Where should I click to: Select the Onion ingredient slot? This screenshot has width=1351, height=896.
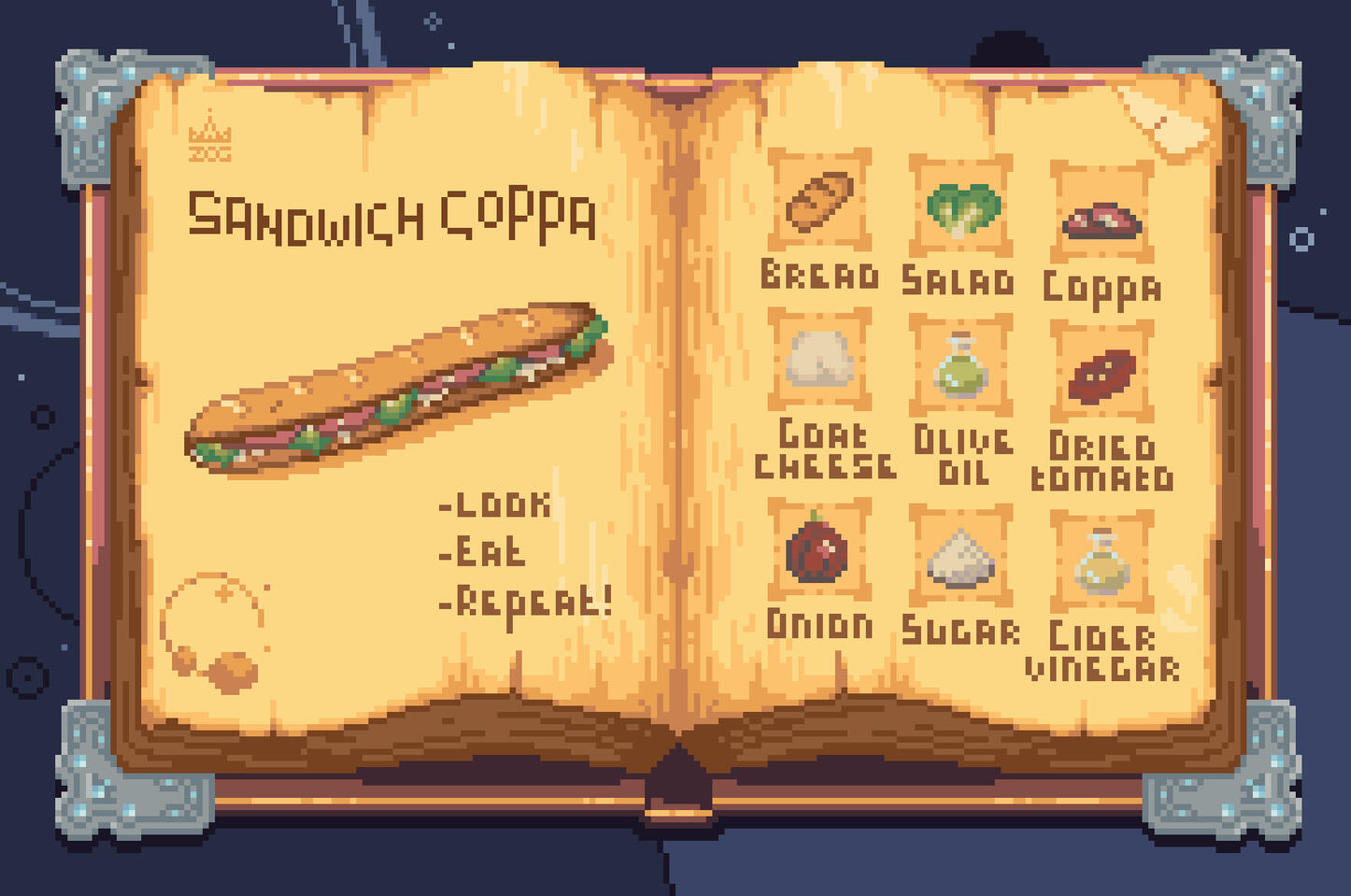818,549
